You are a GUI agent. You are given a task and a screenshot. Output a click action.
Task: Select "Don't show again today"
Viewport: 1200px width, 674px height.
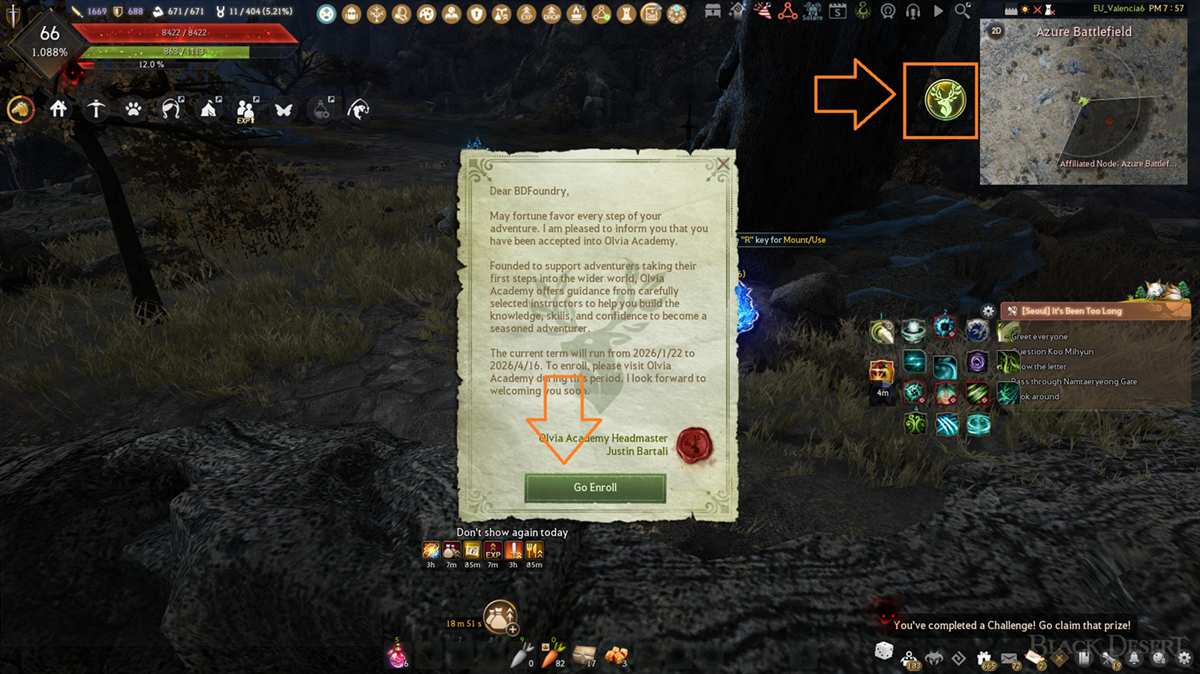[x=512, y=532]
